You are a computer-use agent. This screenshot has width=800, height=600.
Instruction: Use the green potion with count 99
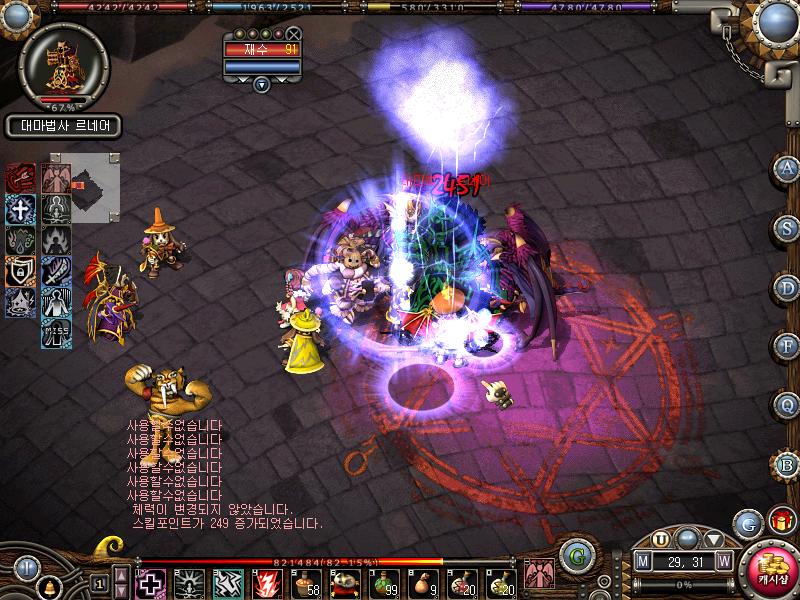point(384,582)
